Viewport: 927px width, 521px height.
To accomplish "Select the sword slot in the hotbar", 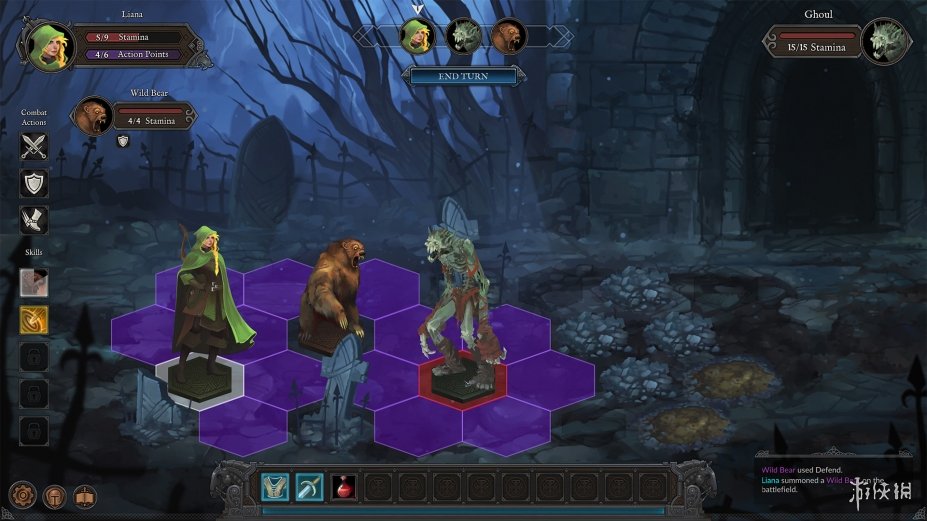I will (309, 487).
